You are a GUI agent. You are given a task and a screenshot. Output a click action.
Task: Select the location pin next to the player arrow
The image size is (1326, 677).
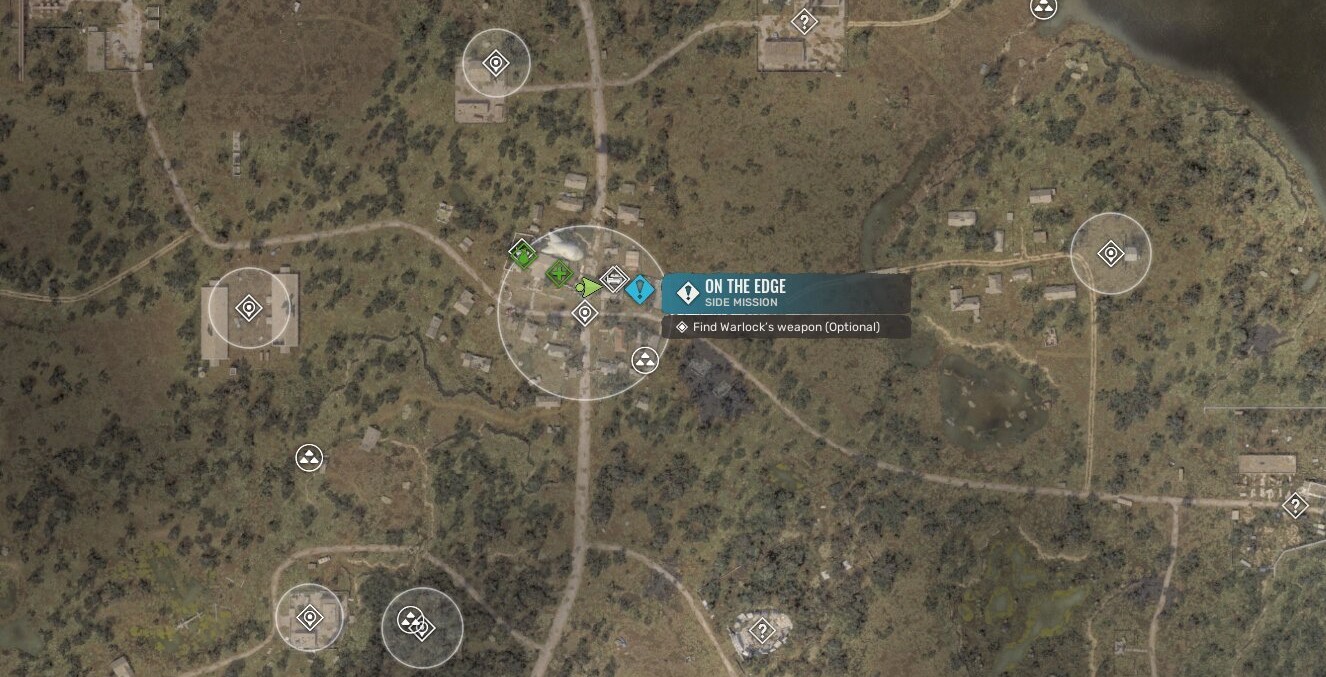click(x=585, y=314)
